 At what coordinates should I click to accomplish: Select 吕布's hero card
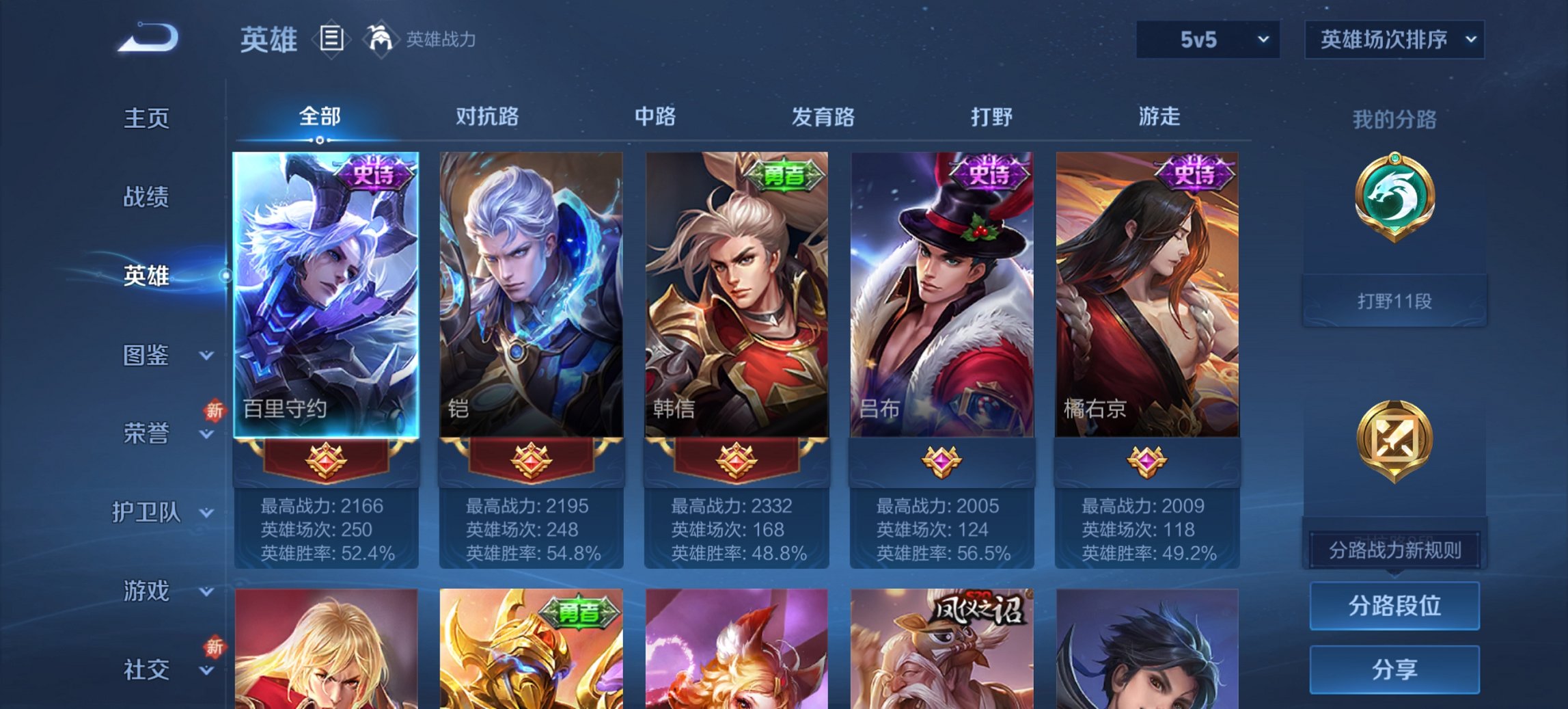pyautogui.click(x=941, y=287)
